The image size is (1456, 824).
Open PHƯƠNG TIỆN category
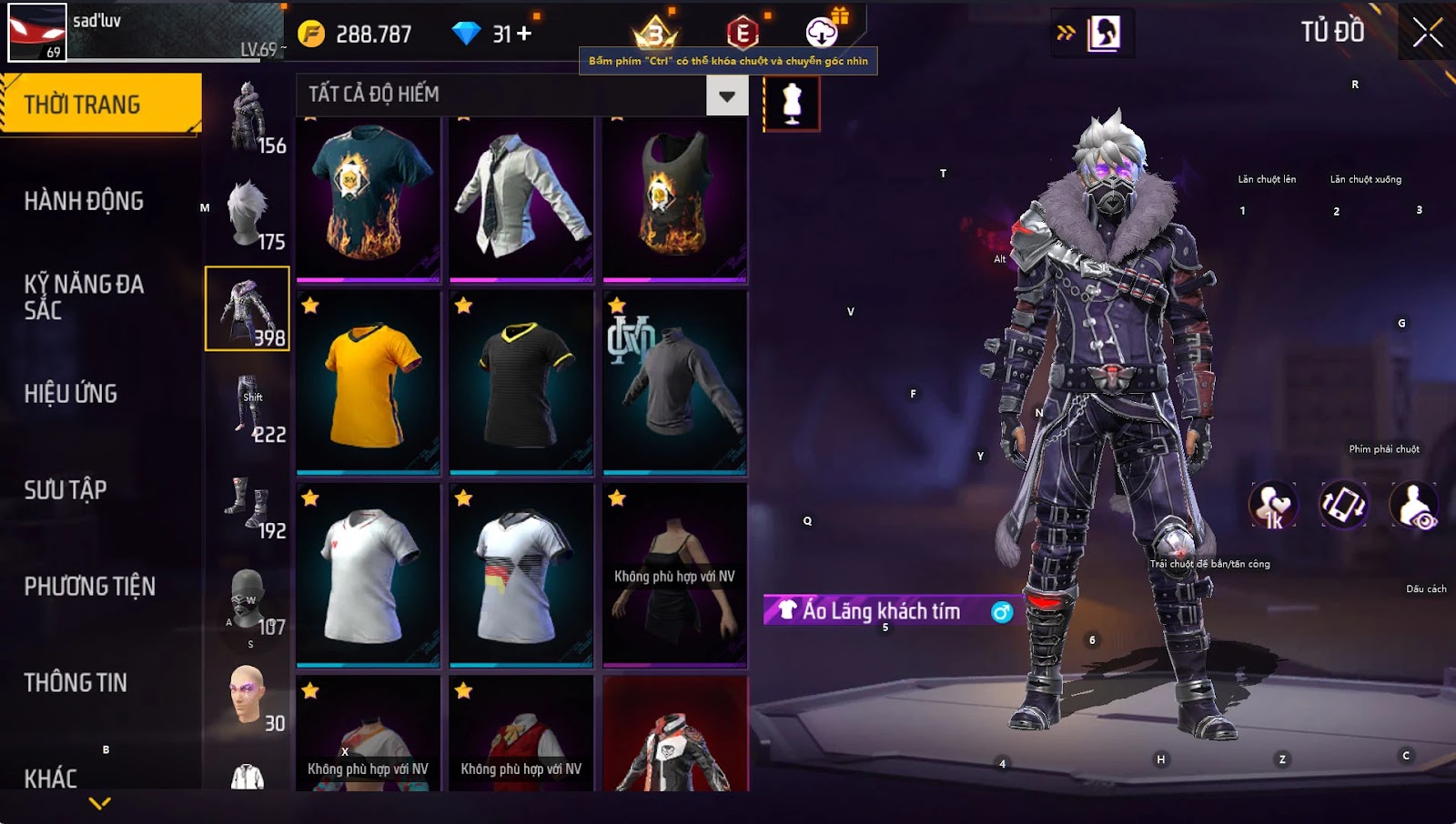click(89, 587)
